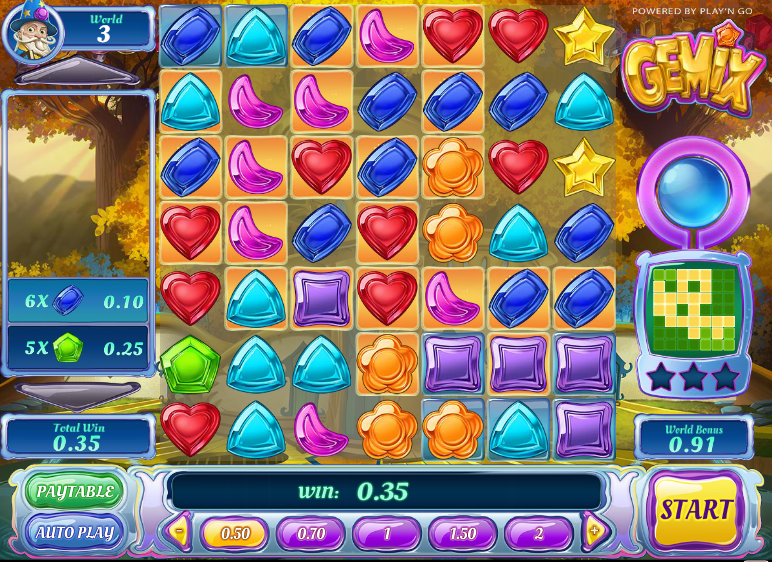Pick the 1.50 bet option
Viewport: 772px width, 562px height.
pyautogui.click(x=463, y=533)
